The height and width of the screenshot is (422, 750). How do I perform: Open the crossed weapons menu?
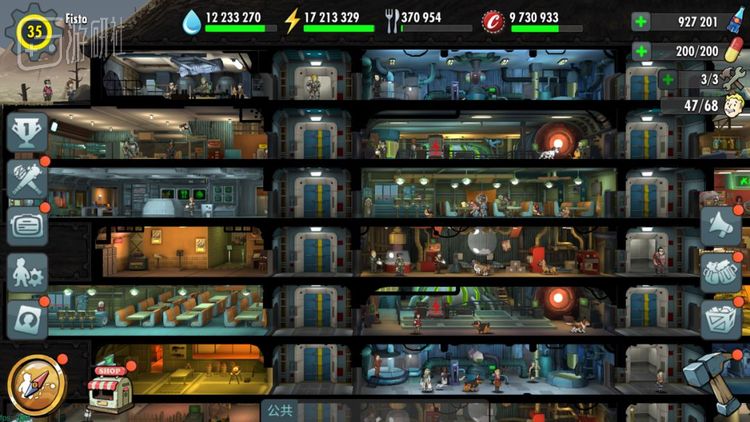(x=26, y=179)
